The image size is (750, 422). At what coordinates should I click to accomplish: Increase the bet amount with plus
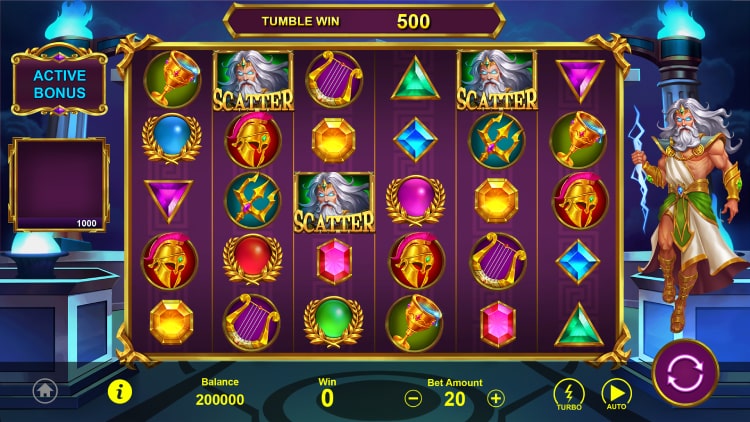[x=496, y=397]
